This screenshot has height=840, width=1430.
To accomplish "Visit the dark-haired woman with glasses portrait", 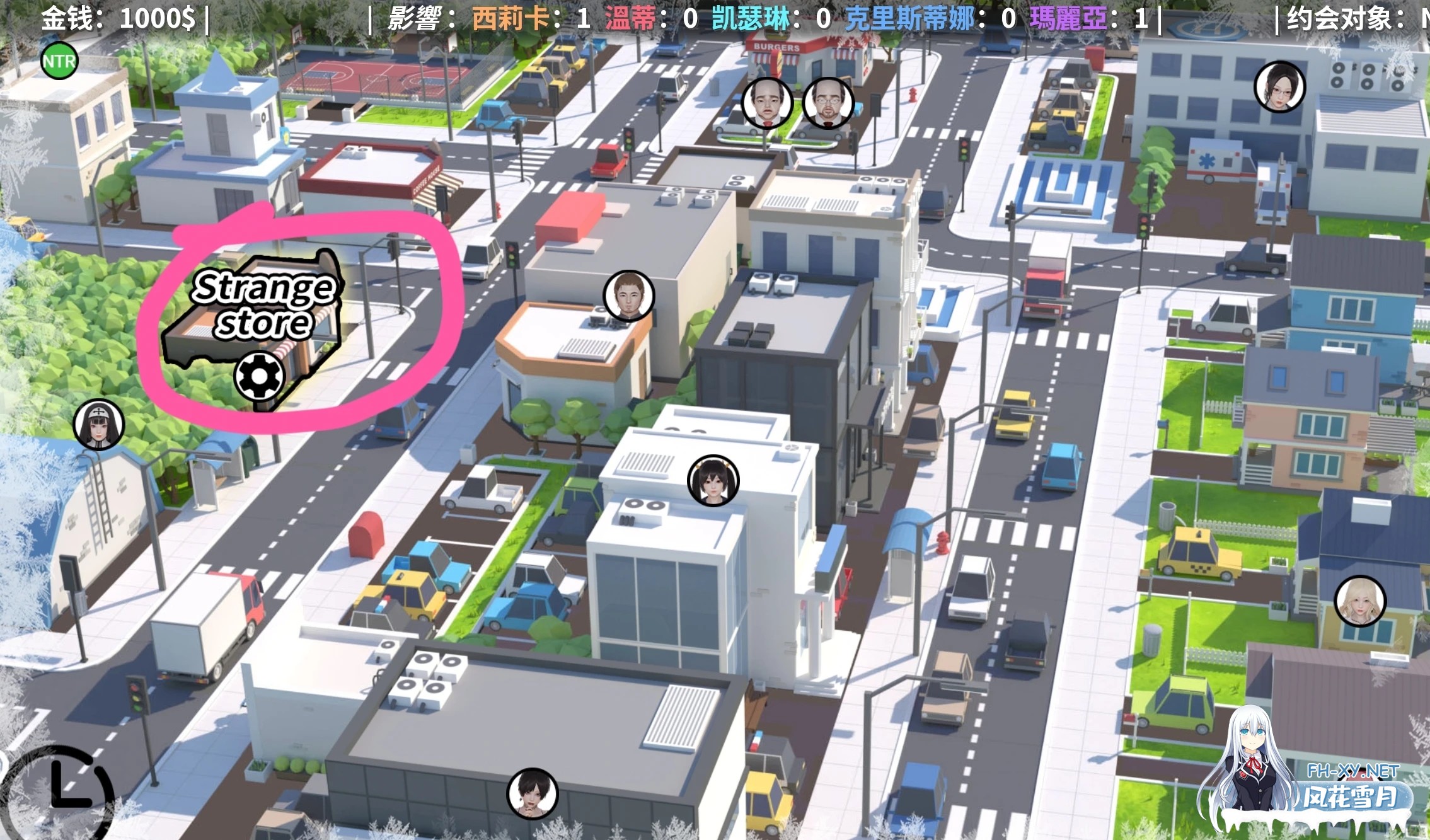I will 1279,87.
